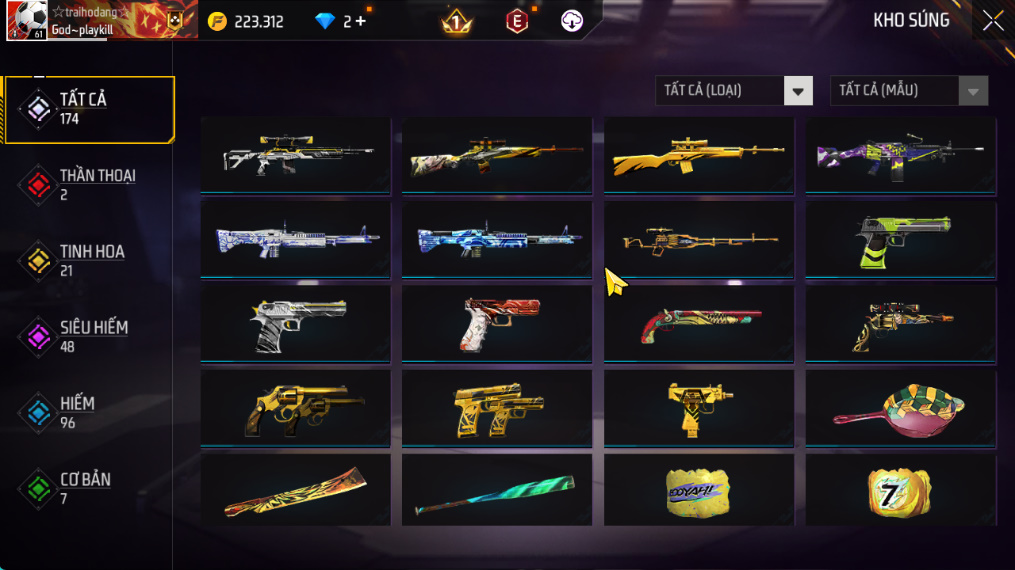Click the red hexagon E badge icon
1015x570 pixels.
tap(517, 21)
